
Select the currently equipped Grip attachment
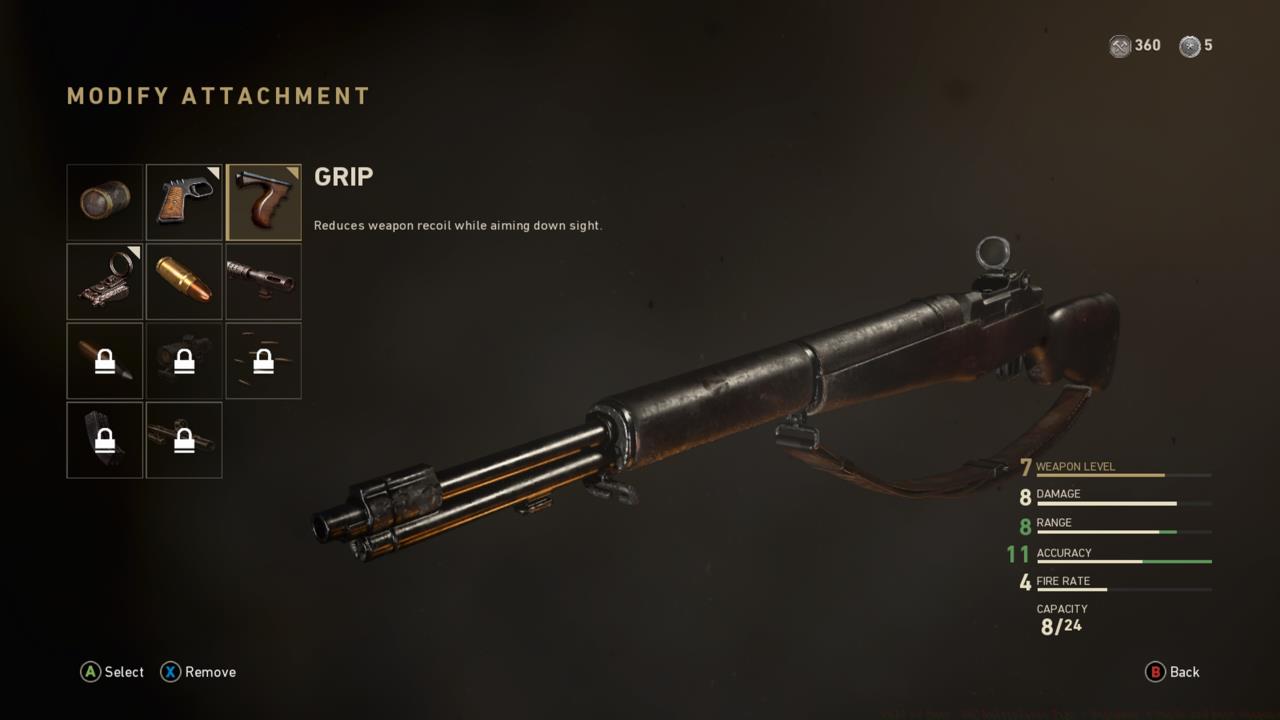263,201
